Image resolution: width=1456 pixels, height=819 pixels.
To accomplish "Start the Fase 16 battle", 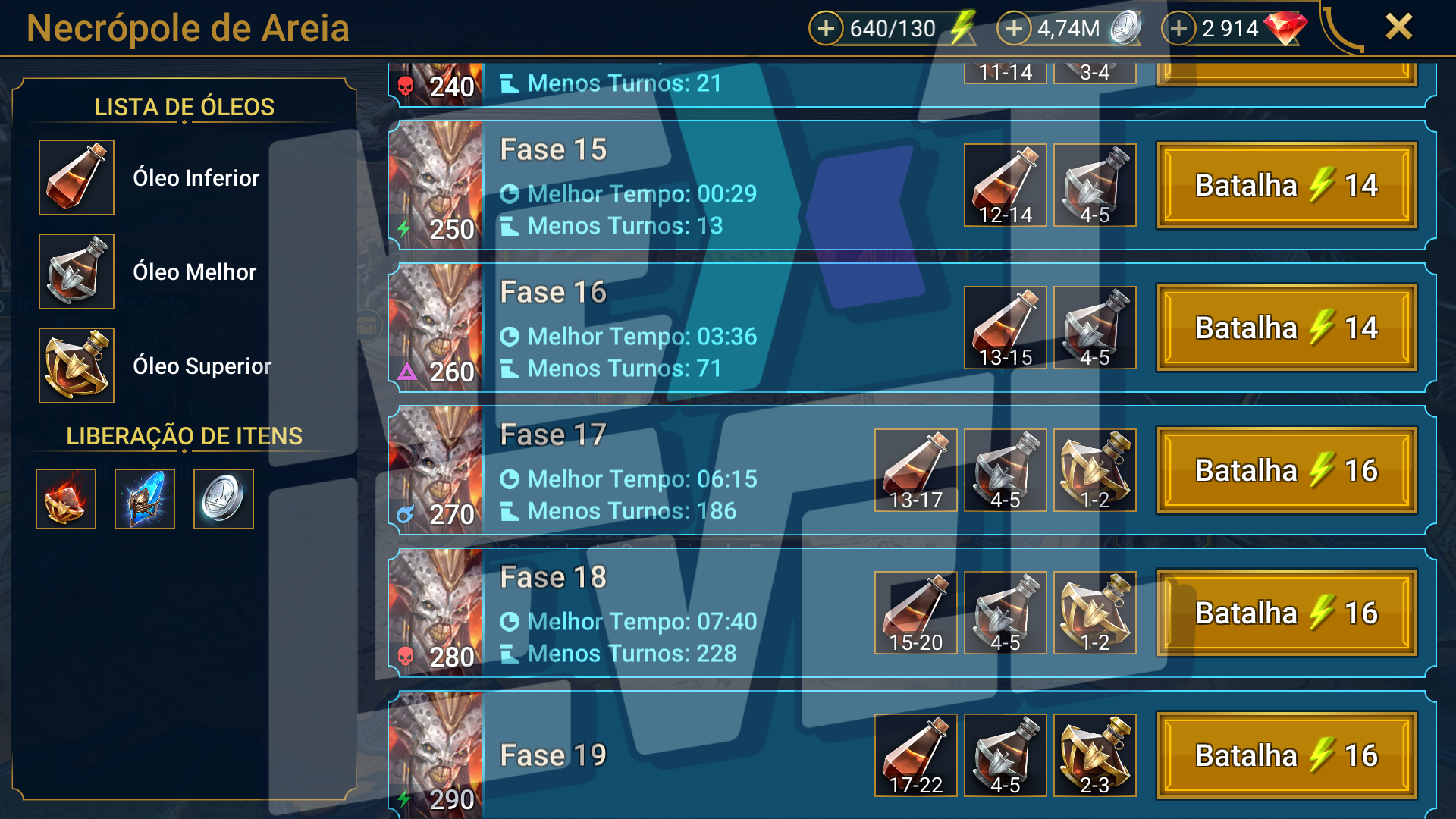I will [1286, 328].
